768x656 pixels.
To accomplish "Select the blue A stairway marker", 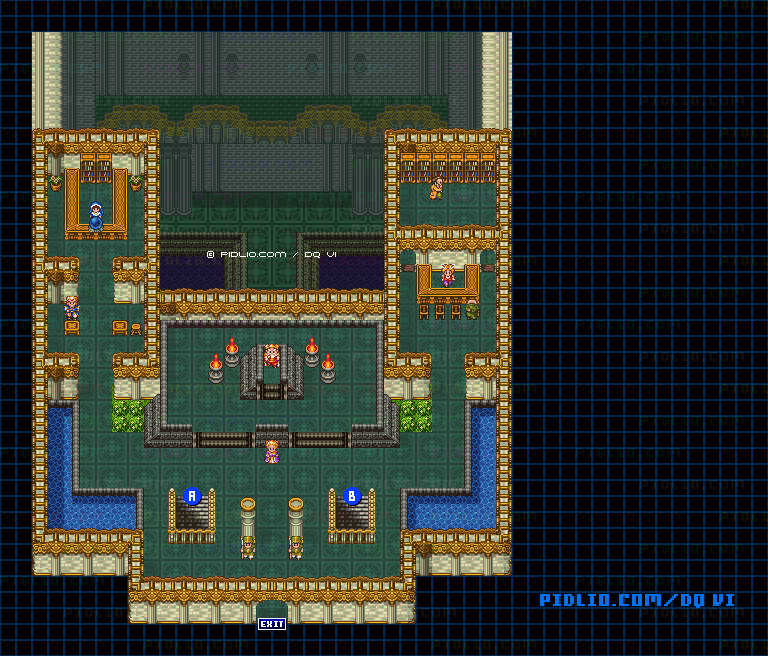I will click(x=193, y=495).
